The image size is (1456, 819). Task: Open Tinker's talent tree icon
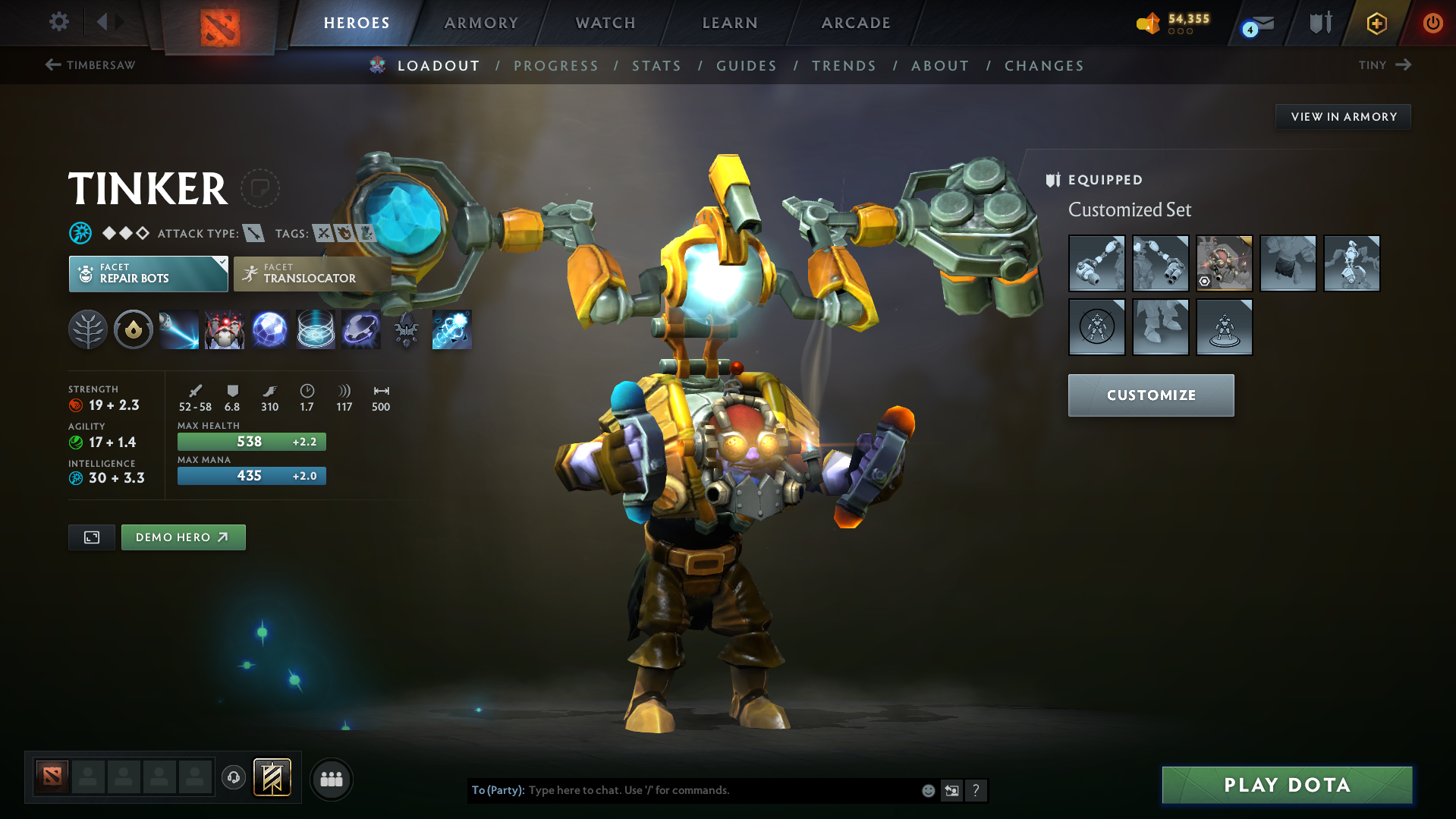[87, 329]
